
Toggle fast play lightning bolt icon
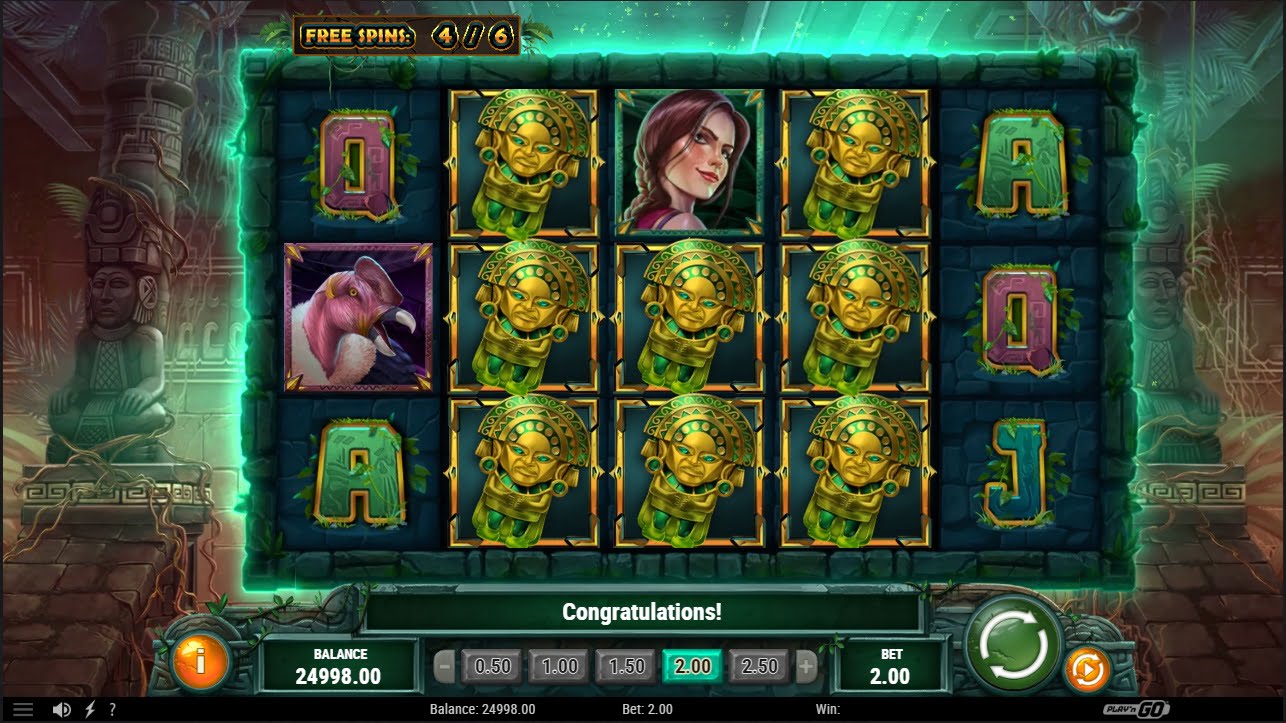[90, 709]
